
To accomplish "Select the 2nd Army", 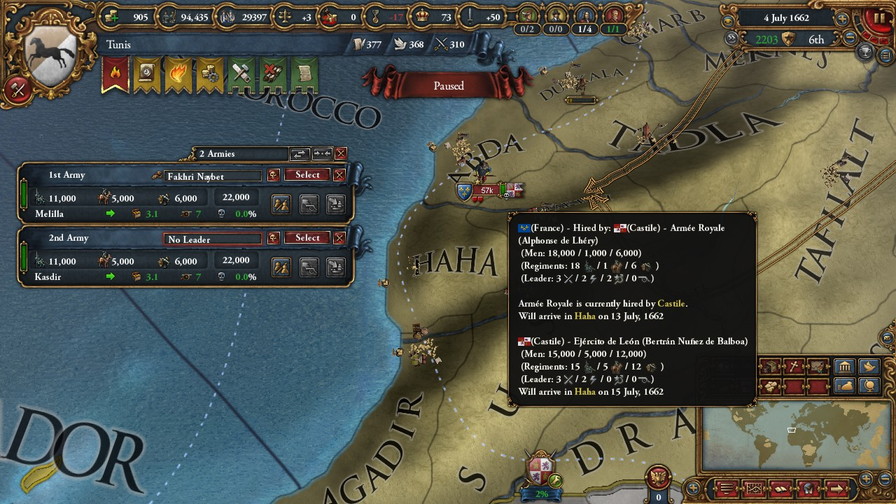I will [307, 238].
